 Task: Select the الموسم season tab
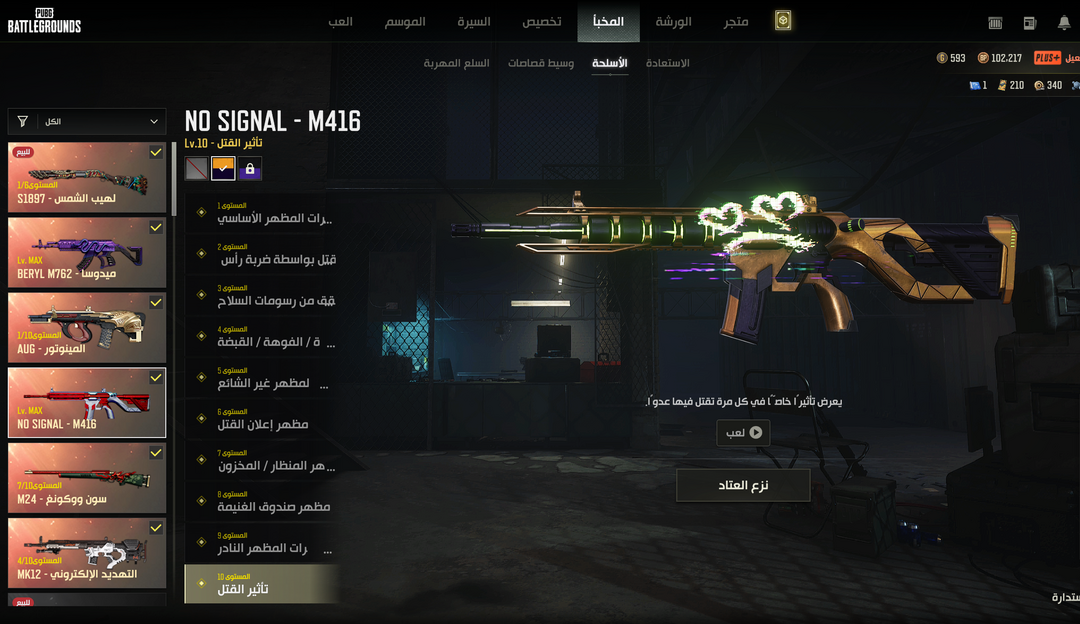click(405, 21)
